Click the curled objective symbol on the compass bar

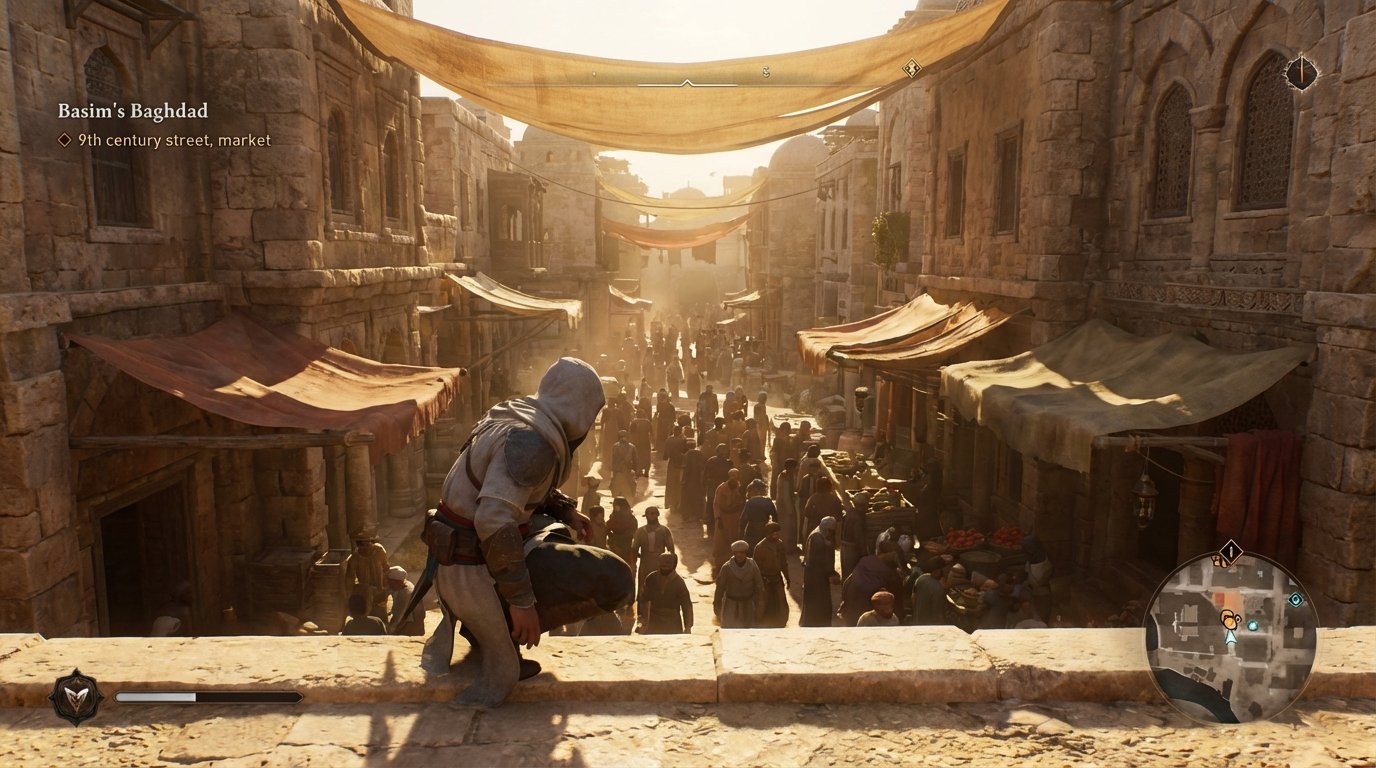tap(766, 72)
